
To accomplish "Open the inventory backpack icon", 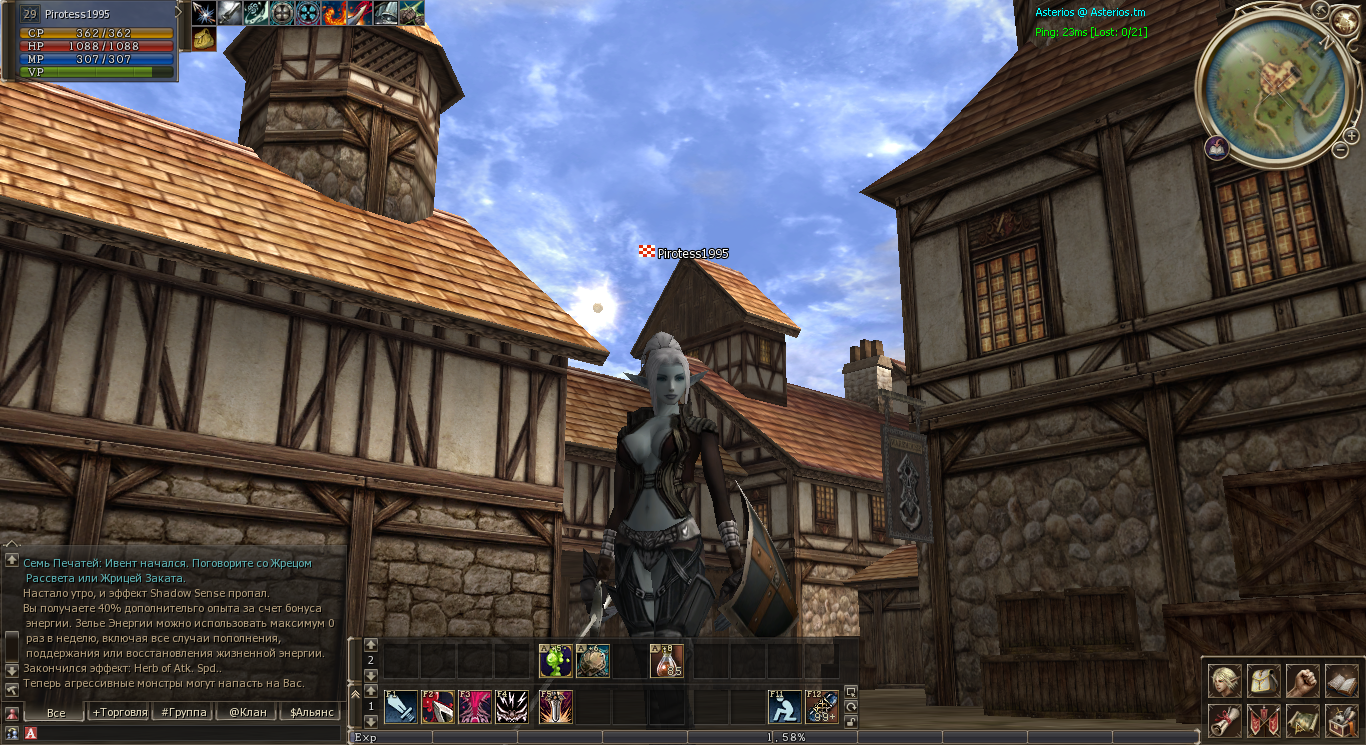I will tap(1264, 682).
